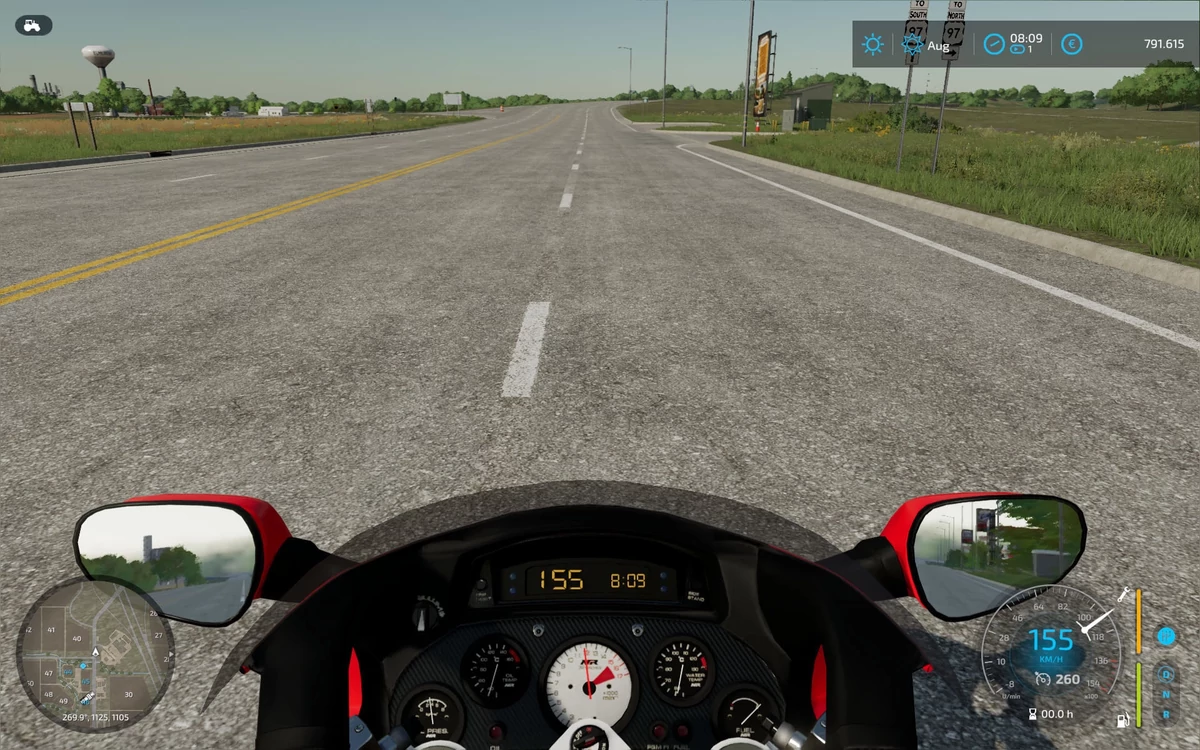
Task: Click the euro money icon
Action: (x=1072, y=44)
